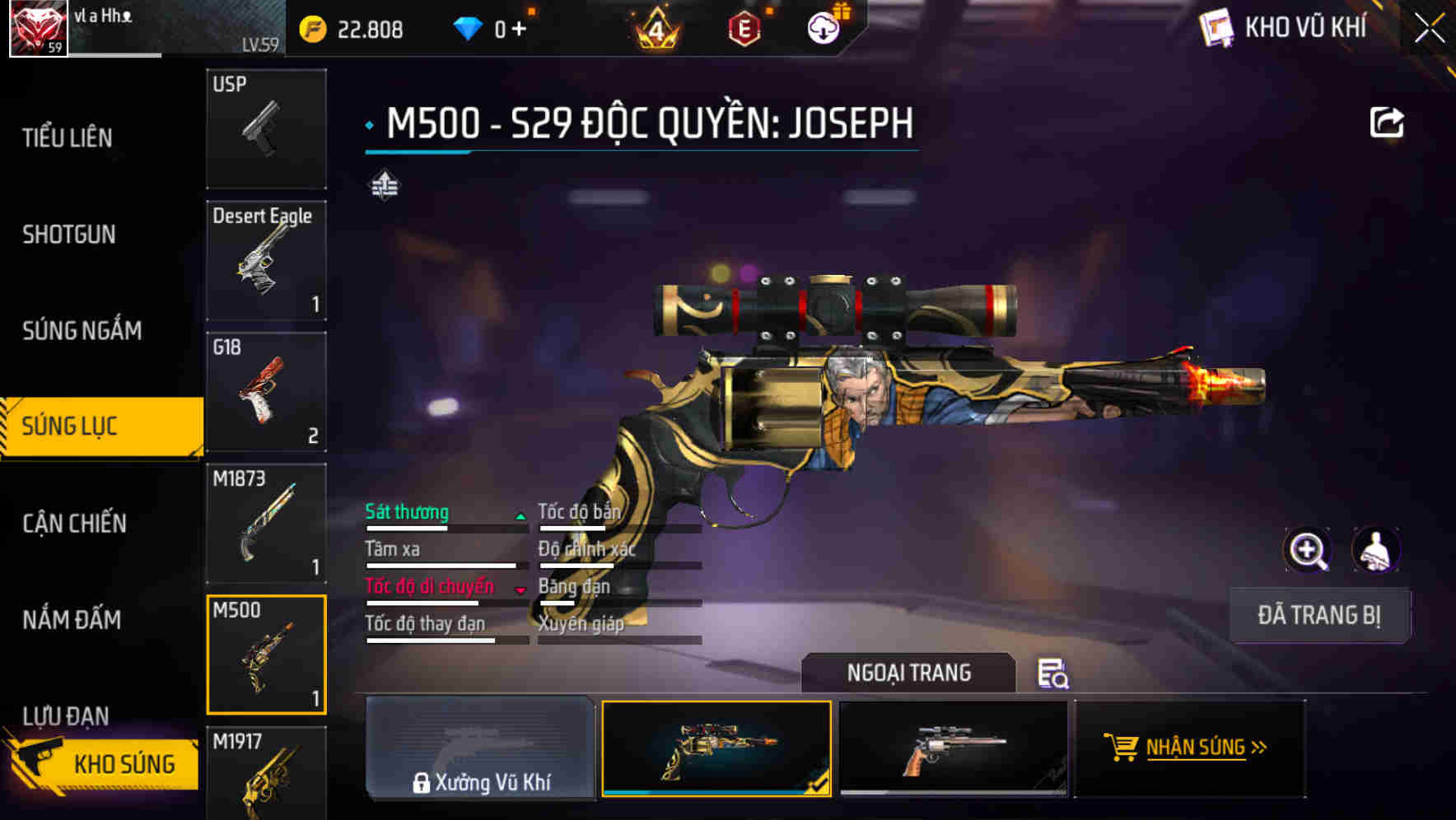This screenshot has height=820, width=1456.
Task: Select the Desert Eagle from the weapon list
Action: 265,259
